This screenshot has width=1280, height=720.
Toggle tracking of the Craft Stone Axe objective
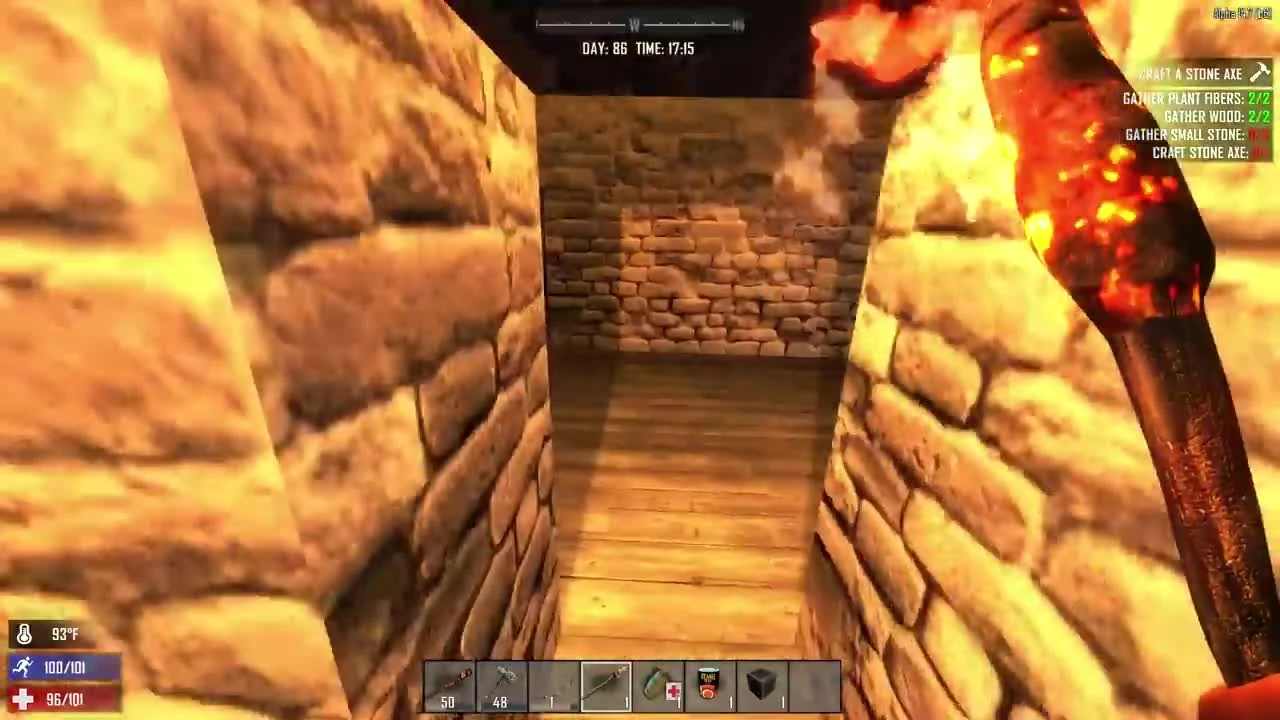1201,152
